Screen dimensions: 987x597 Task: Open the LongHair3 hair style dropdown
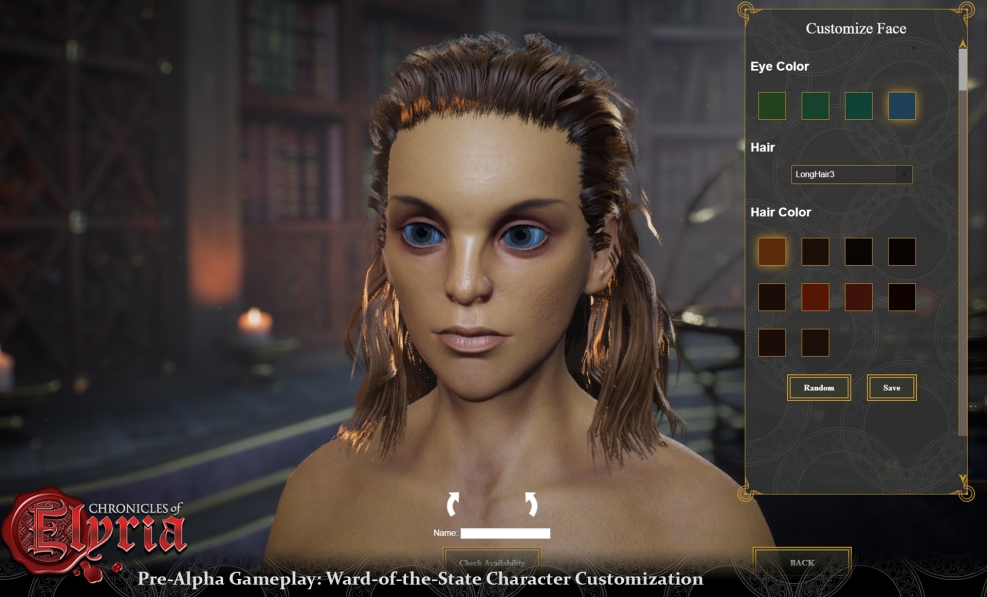pos(851,175)
